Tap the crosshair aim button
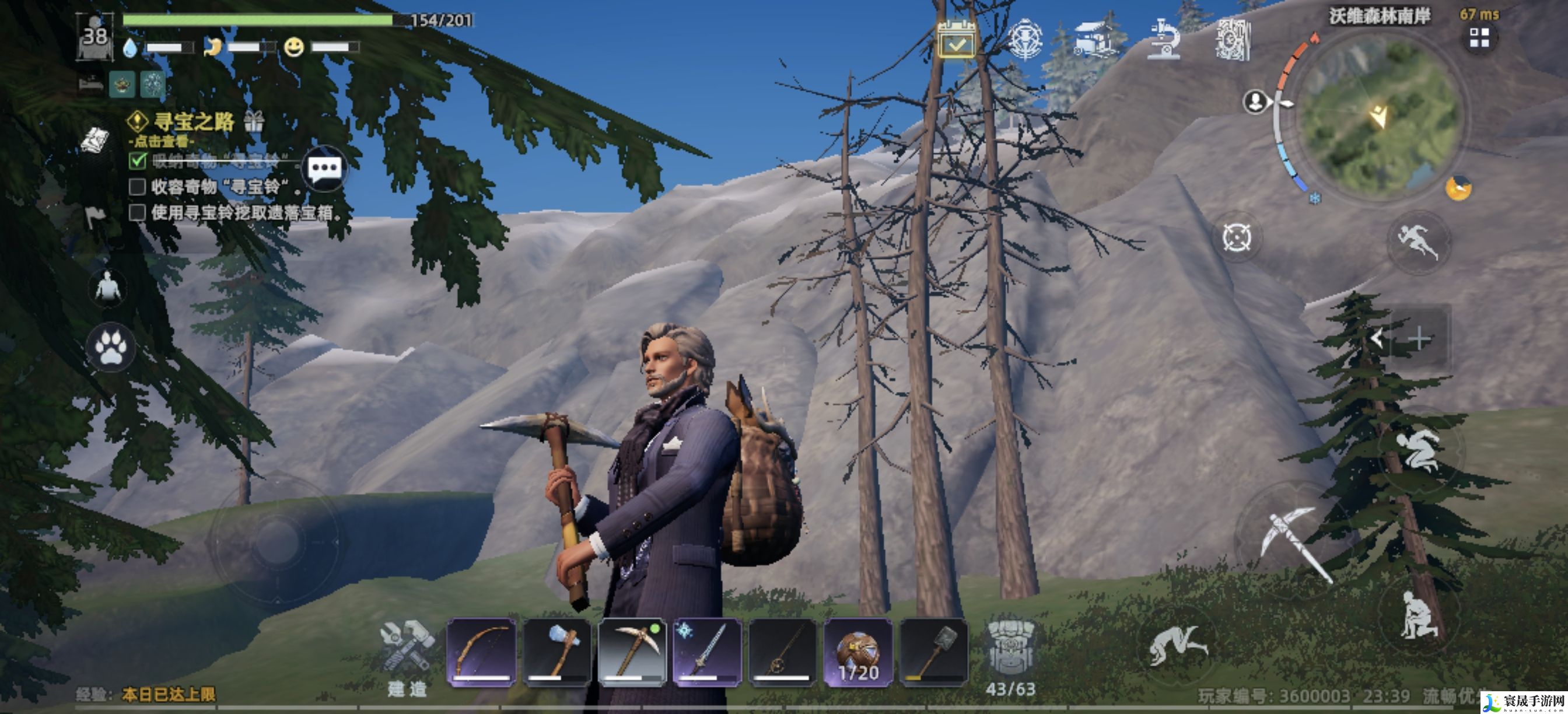The height and width of the screenshot is (714, 1568). coord(1236,237)
